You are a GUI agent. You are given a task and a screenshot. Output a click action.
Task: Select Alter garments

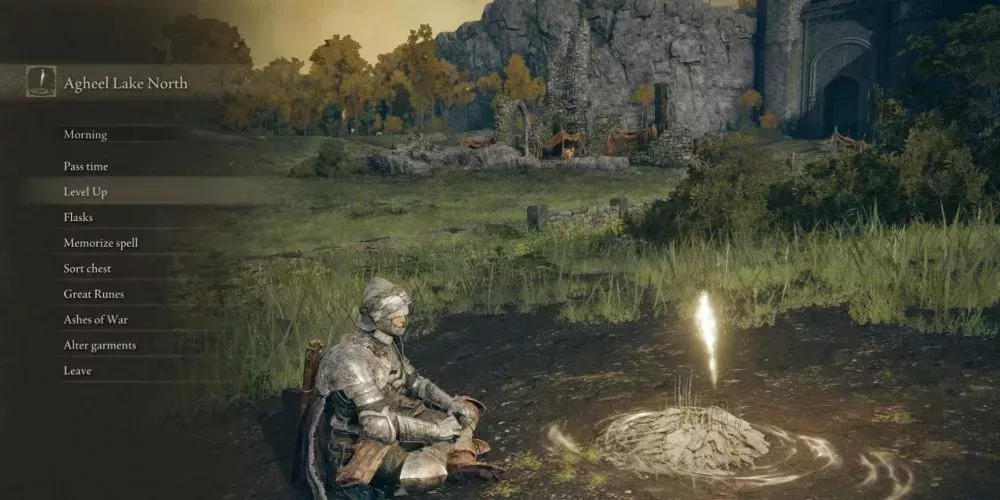pyautogui.click(x=99, y=345)
